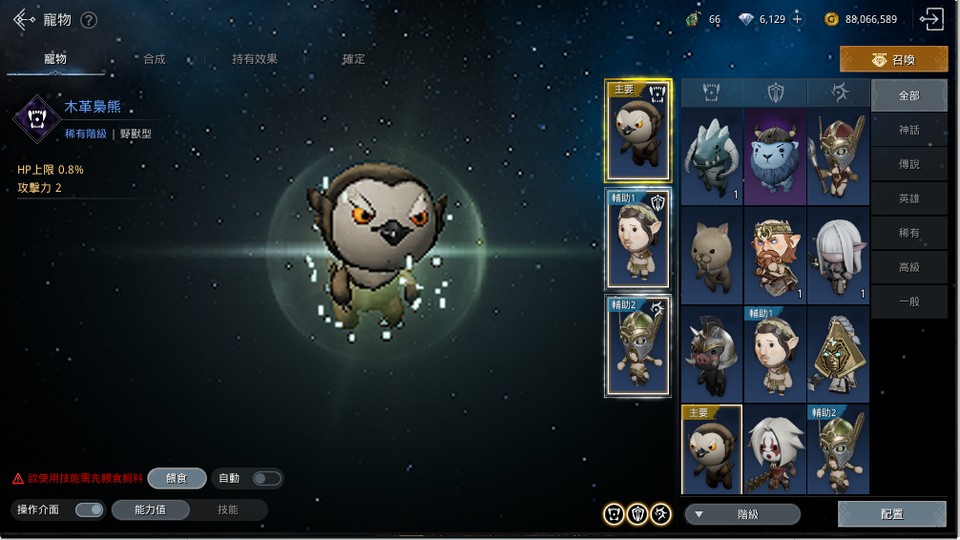
Task: Filter pets by 神話 rarity
Action: tap(909, 130)
